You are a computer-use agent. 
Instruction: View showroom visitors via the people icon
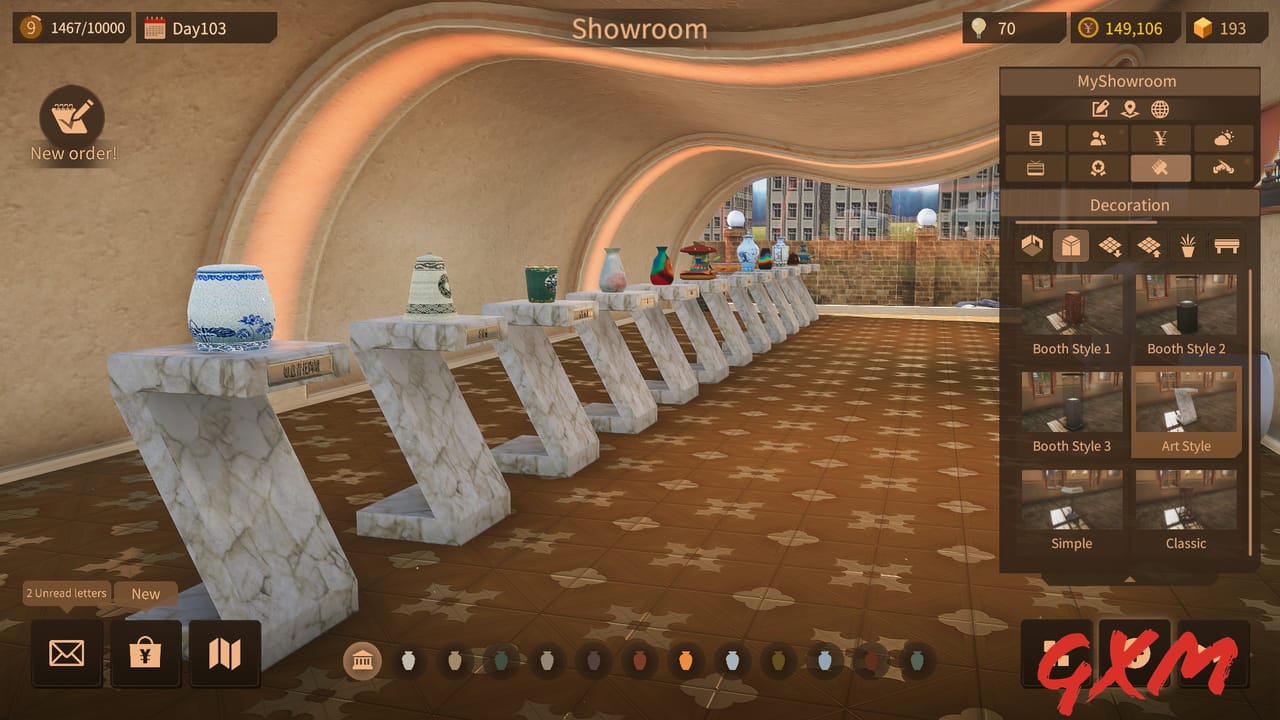point(1097,138)
